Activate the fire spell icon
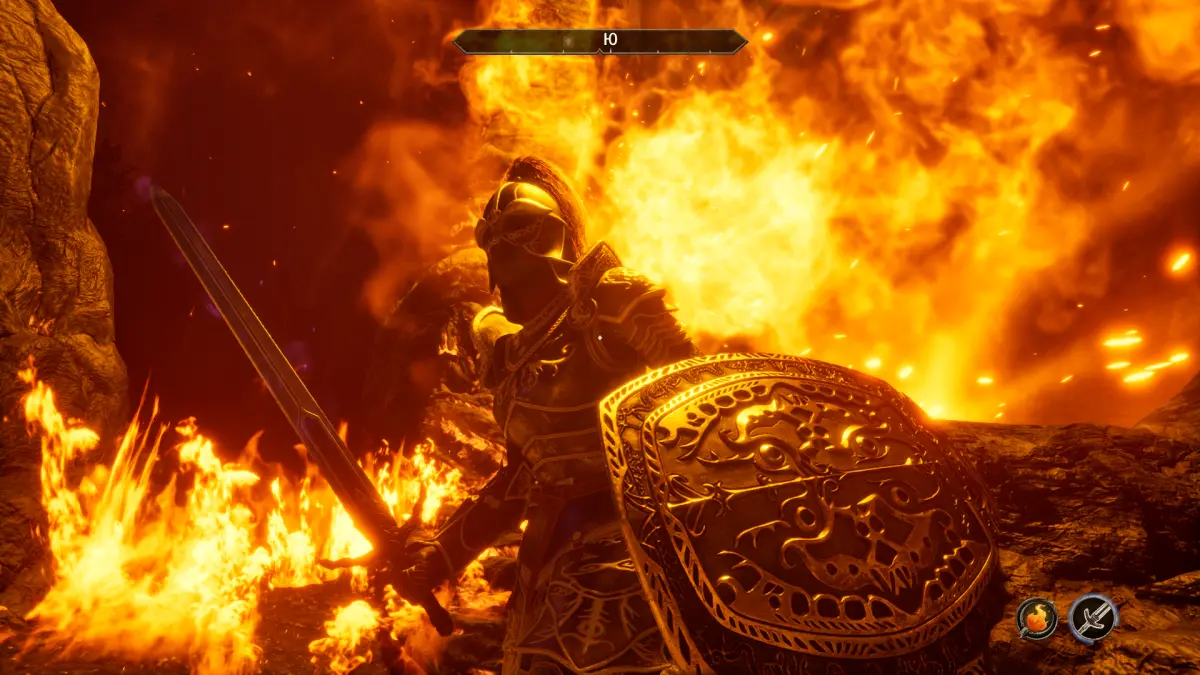The width and height of the screenshot is (1200, 675). tap(1038, 619)
